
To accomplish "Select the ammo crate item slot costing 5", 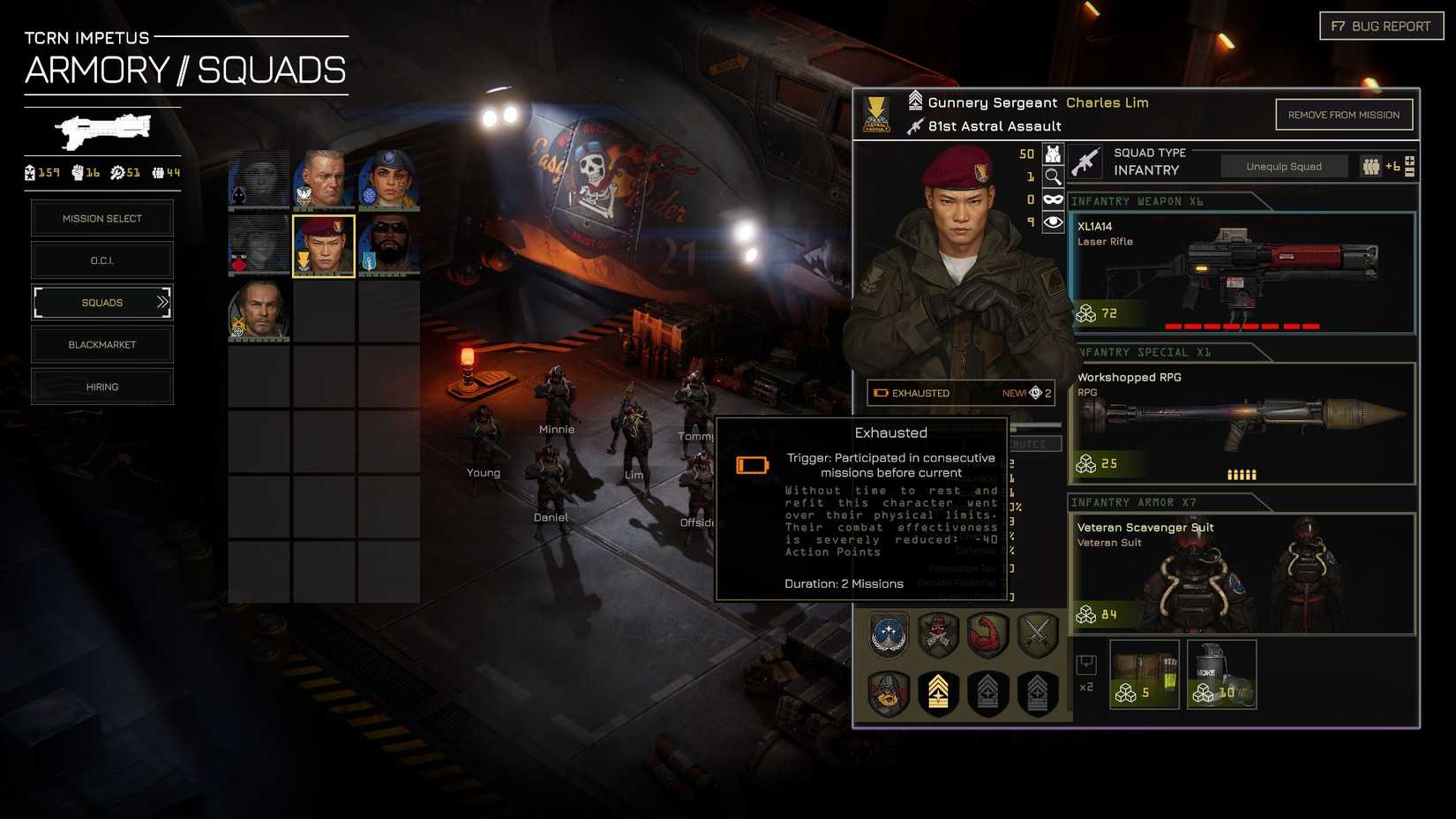I will click(x=1145, y=674).
